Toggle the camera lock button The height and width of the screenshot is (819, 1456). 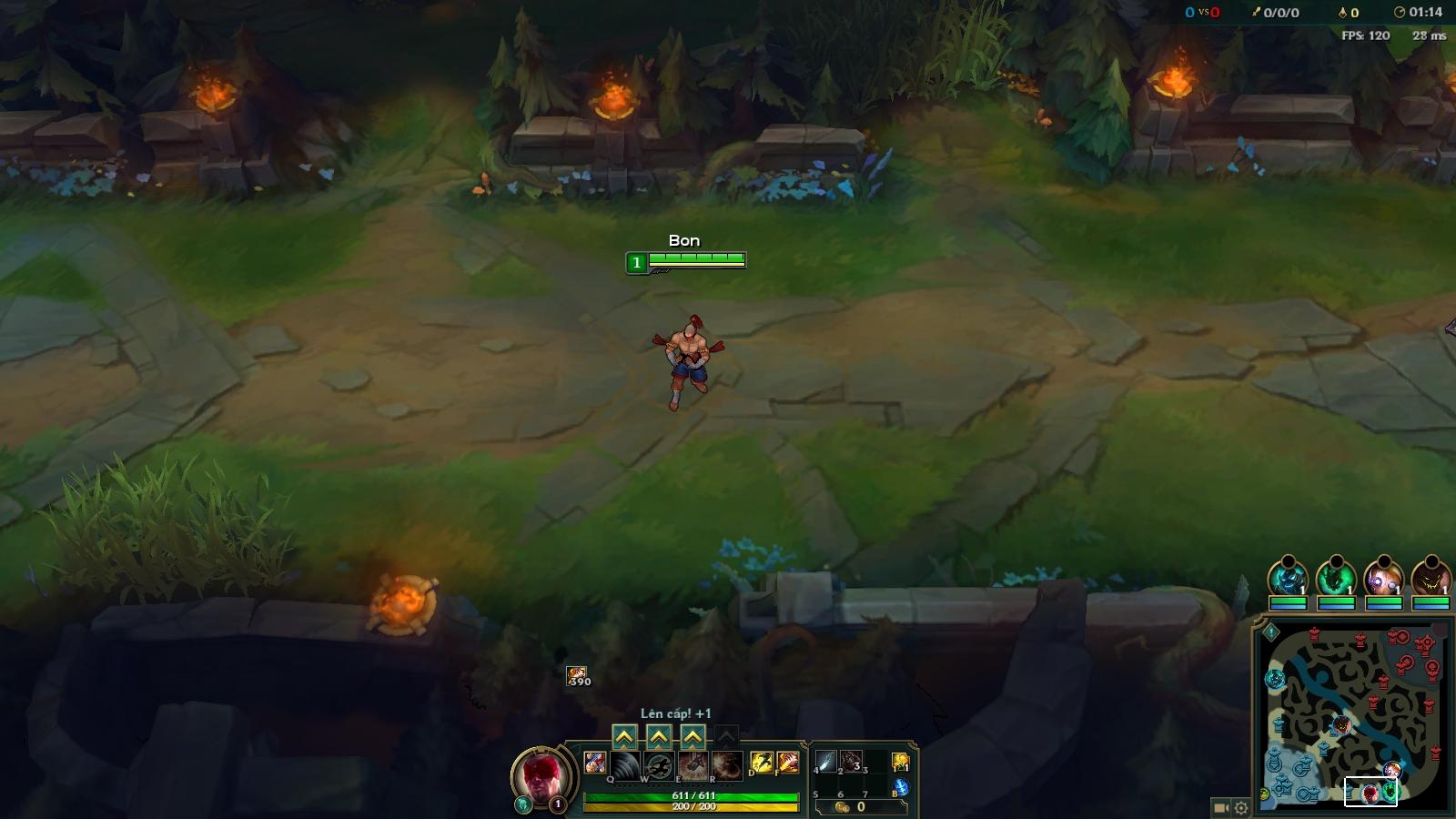point(1221,807)
